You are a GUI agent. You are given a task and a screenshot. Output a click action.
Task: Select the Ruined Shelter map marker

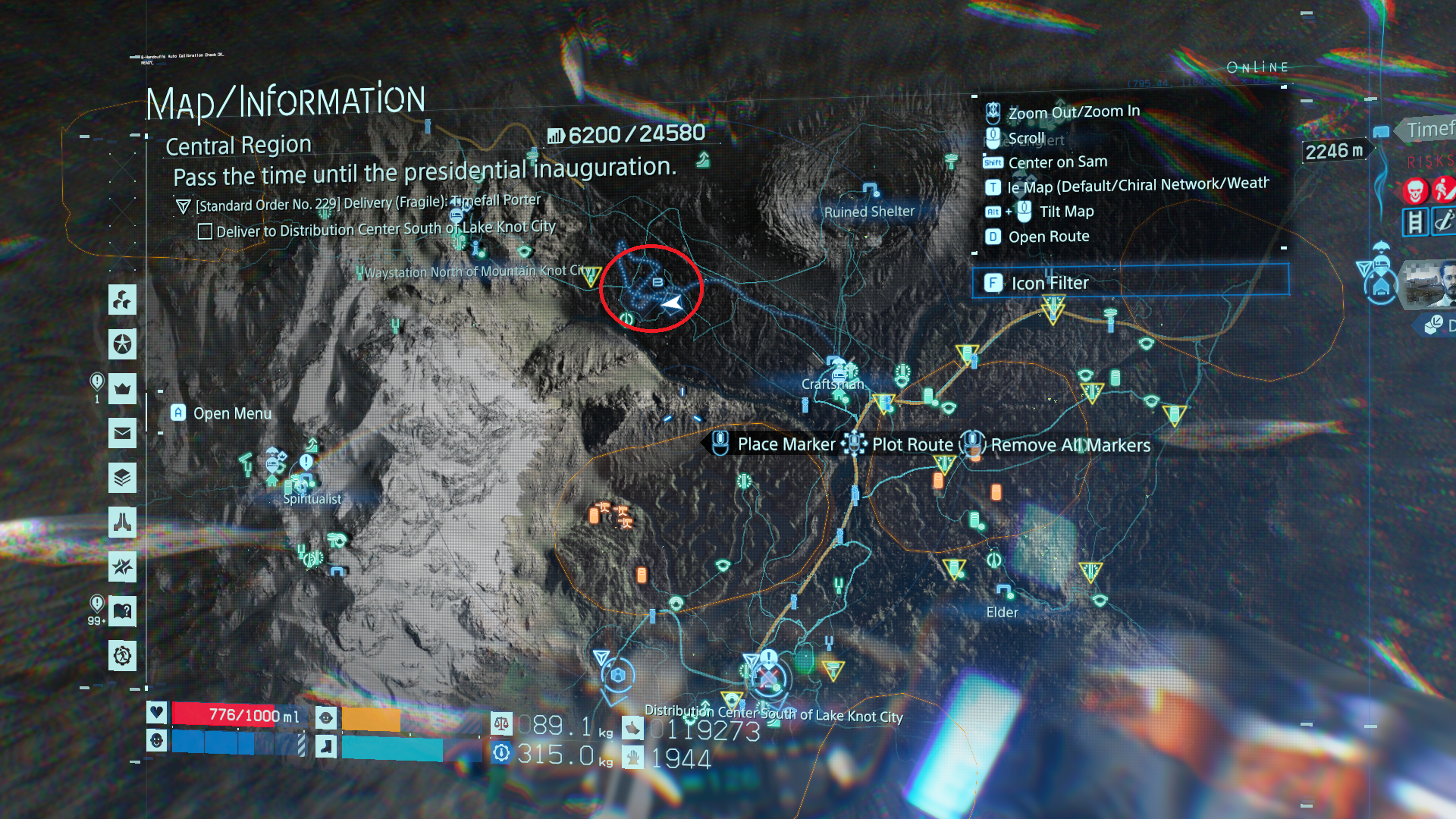click(870, 190)
